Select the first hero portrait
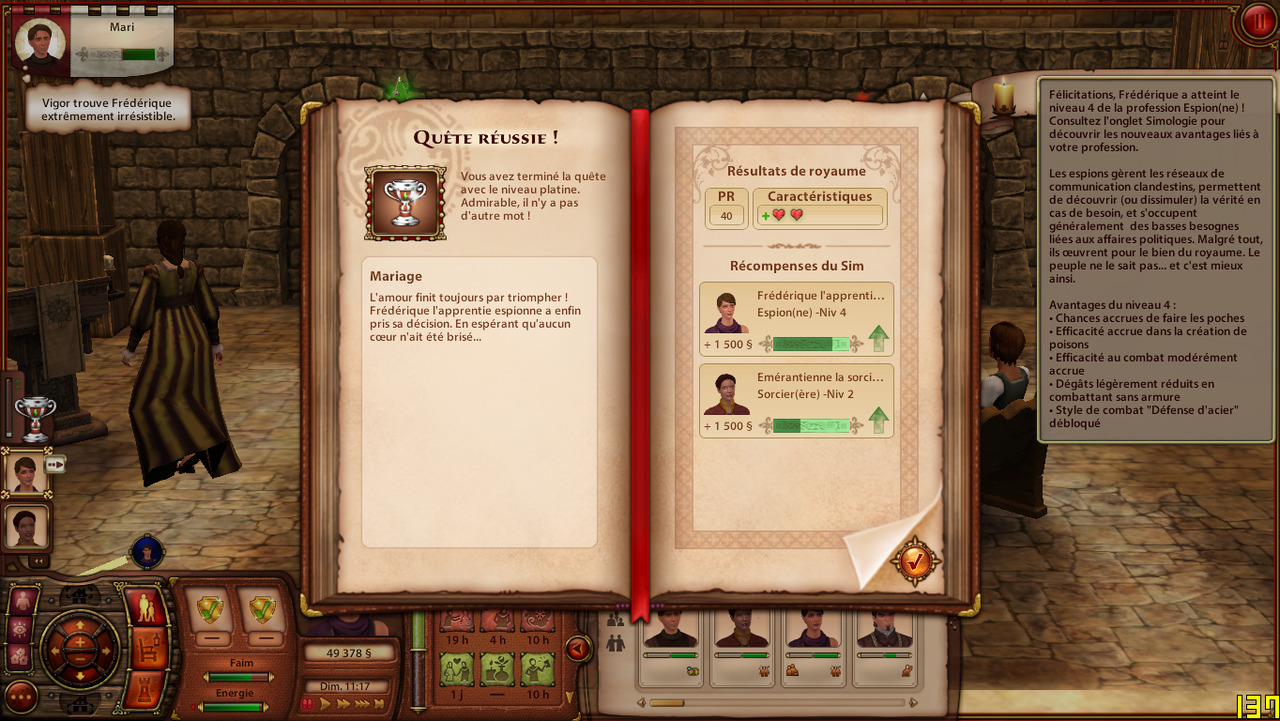This screenshot has height=721, width=1280. click(x=27, y=470)
